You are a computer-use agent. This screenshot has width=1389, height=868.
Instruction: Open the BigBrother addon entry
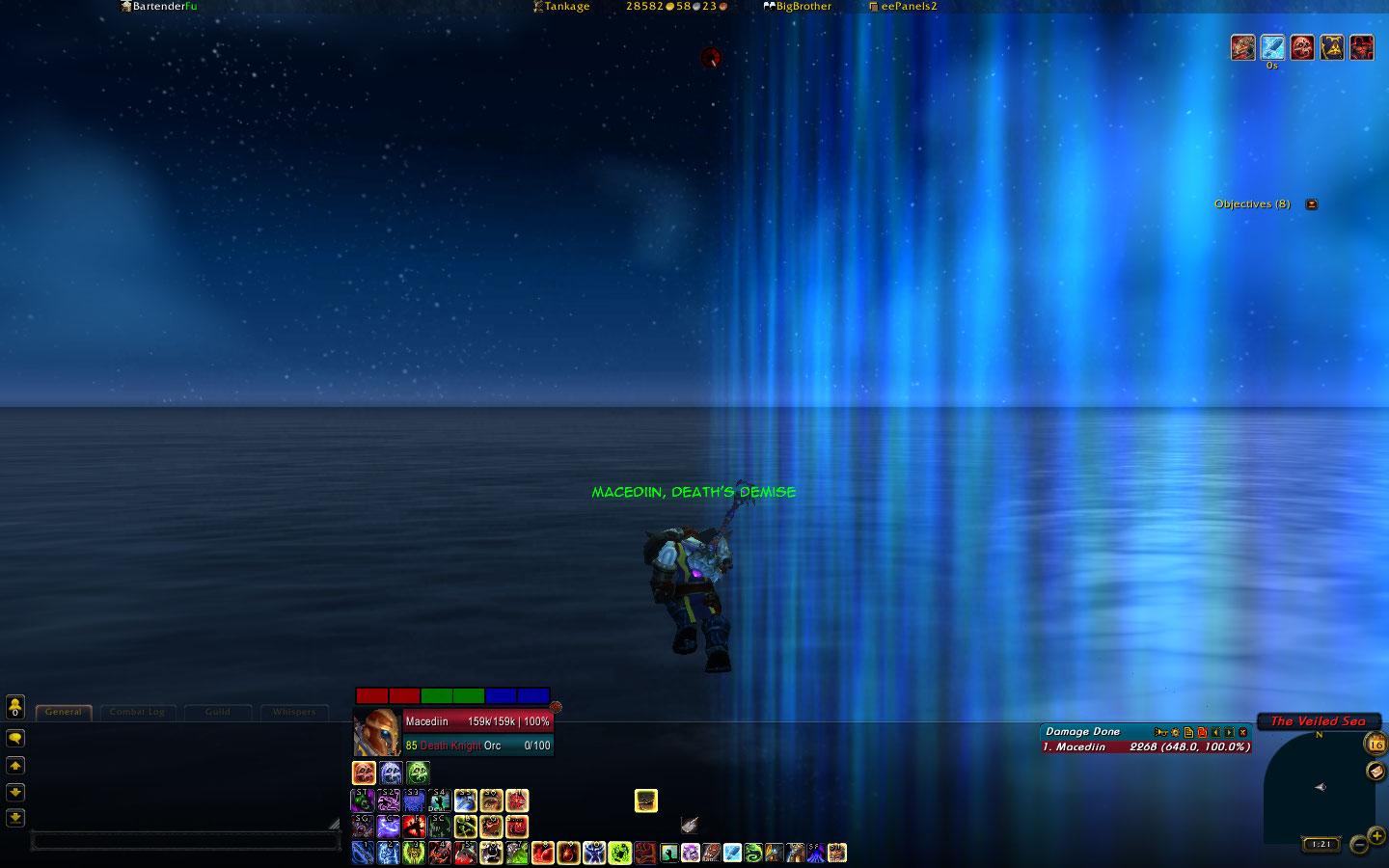click(798, 7)
